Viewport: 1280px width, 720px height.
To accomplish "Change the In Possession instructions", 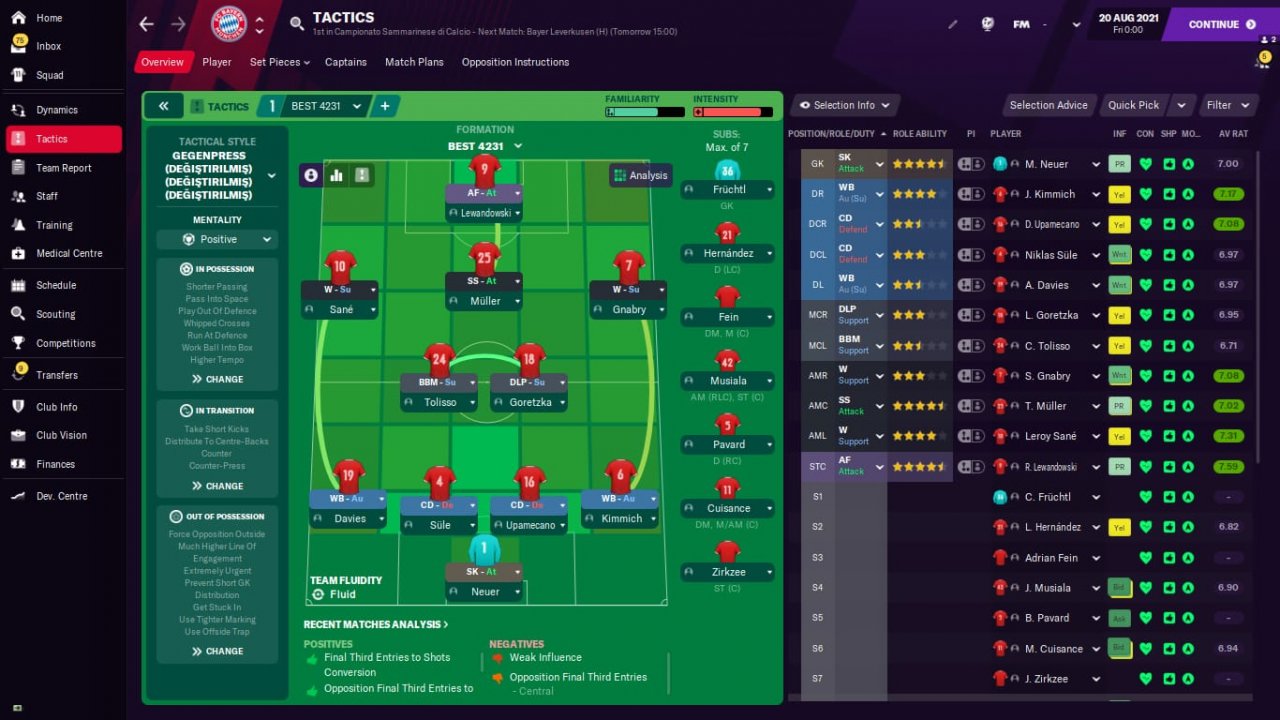I will 217,379.
